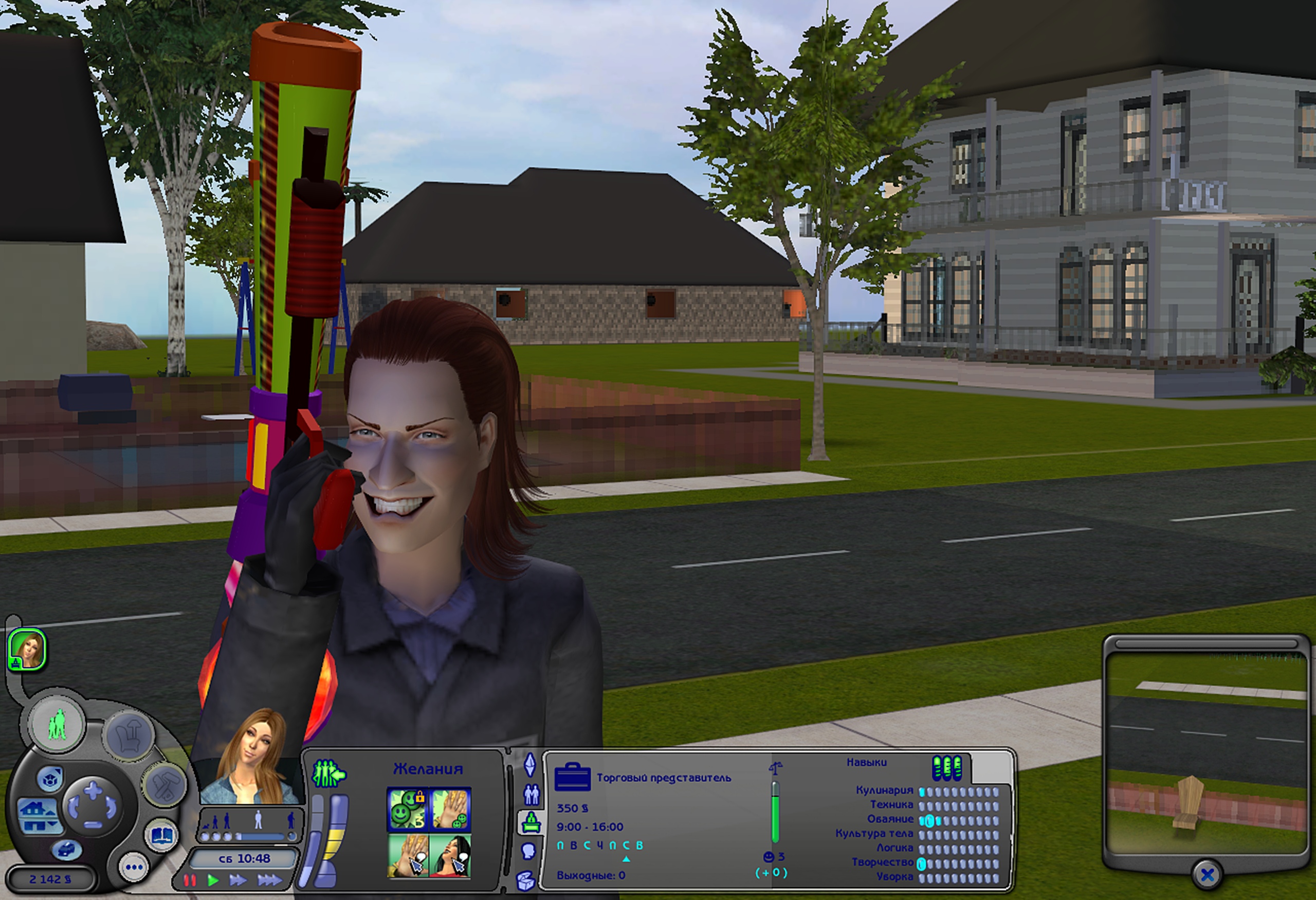Image resolution: width=1316 pixels, height=900 pixels.
Task: Open the plumbob diamond needs tab
Action: pyautogui.click(x=530, y=765)
